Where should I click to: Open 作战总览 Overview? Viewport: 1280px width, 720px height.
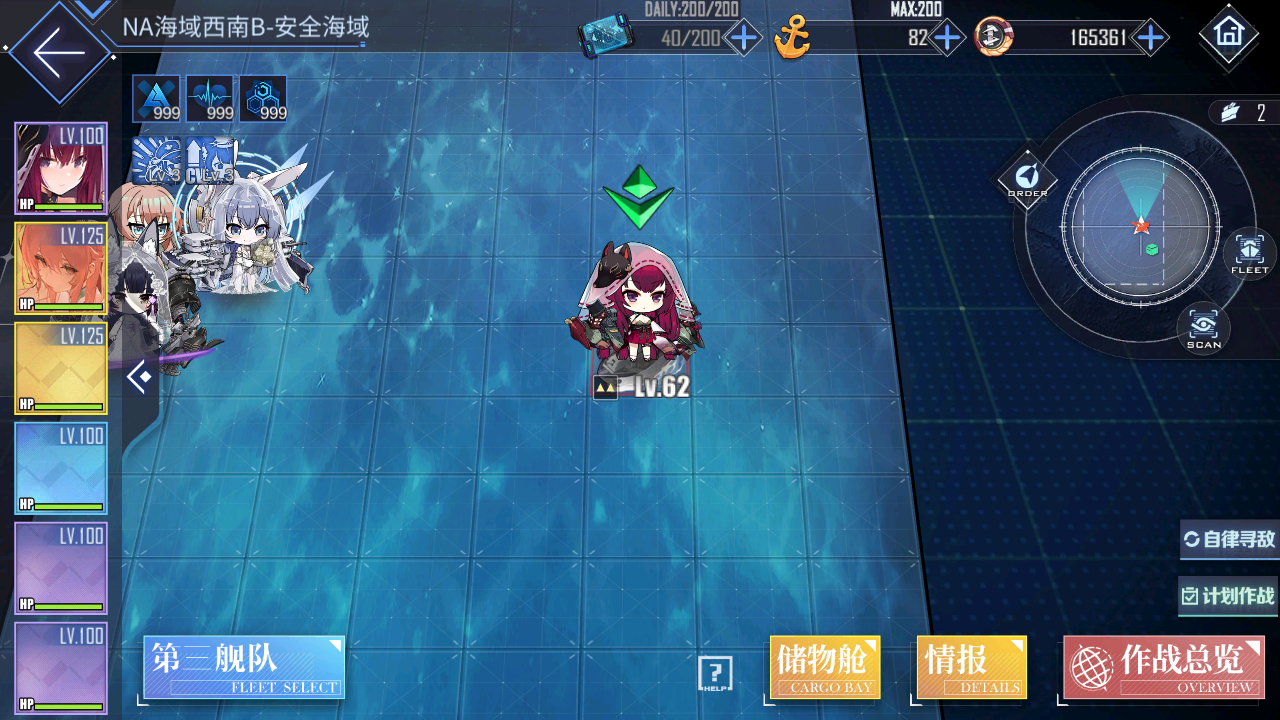pyautogui.click(x=1163, y=667)
